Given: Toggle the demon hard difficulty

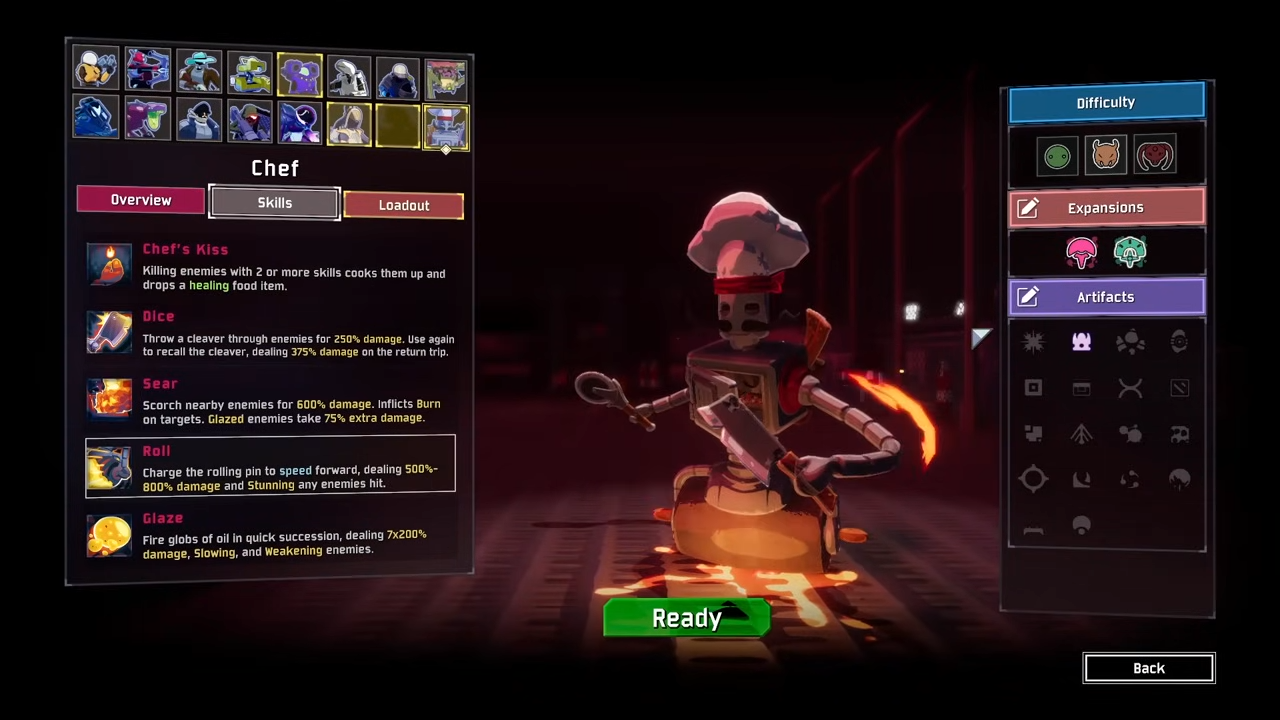Looking at the screenshot, I should 1155,155.
